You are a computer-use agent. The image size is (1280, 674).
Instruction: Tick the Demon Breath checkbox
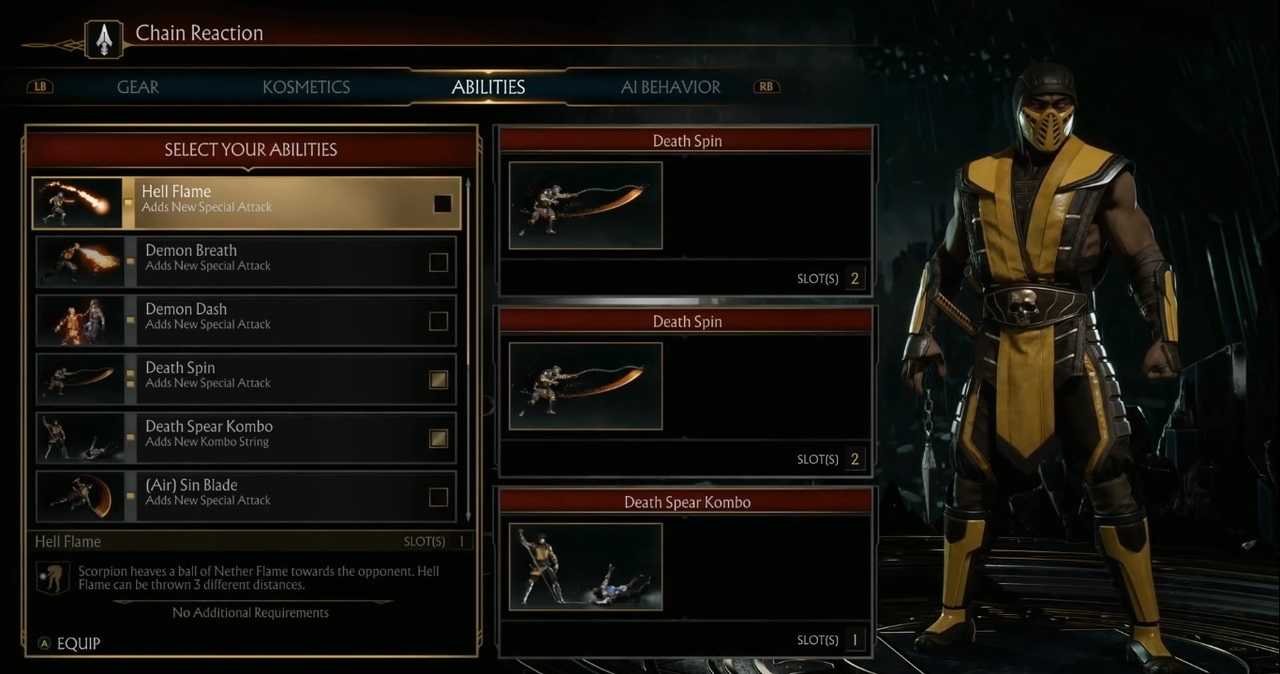click(438, 263)
